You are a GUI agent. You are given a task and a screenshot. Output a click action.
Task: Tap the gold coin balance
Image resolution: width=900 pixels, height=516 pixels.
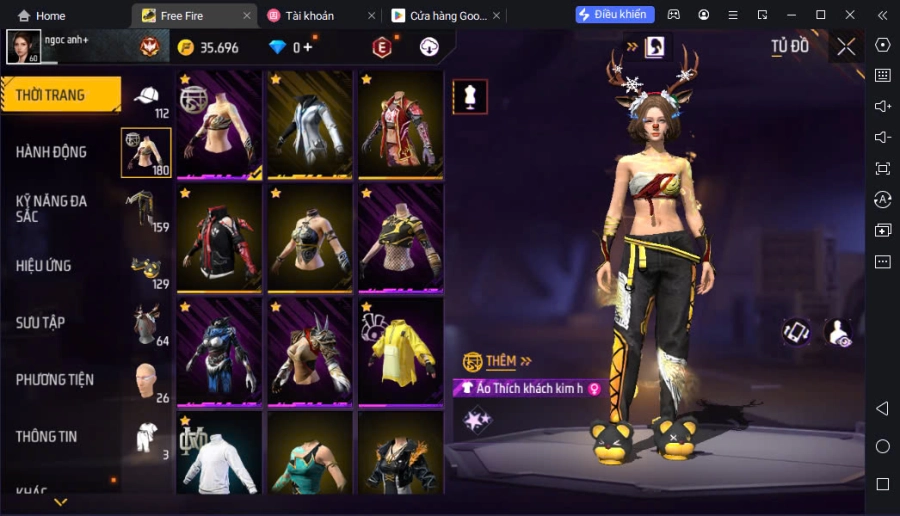point(208,48)
